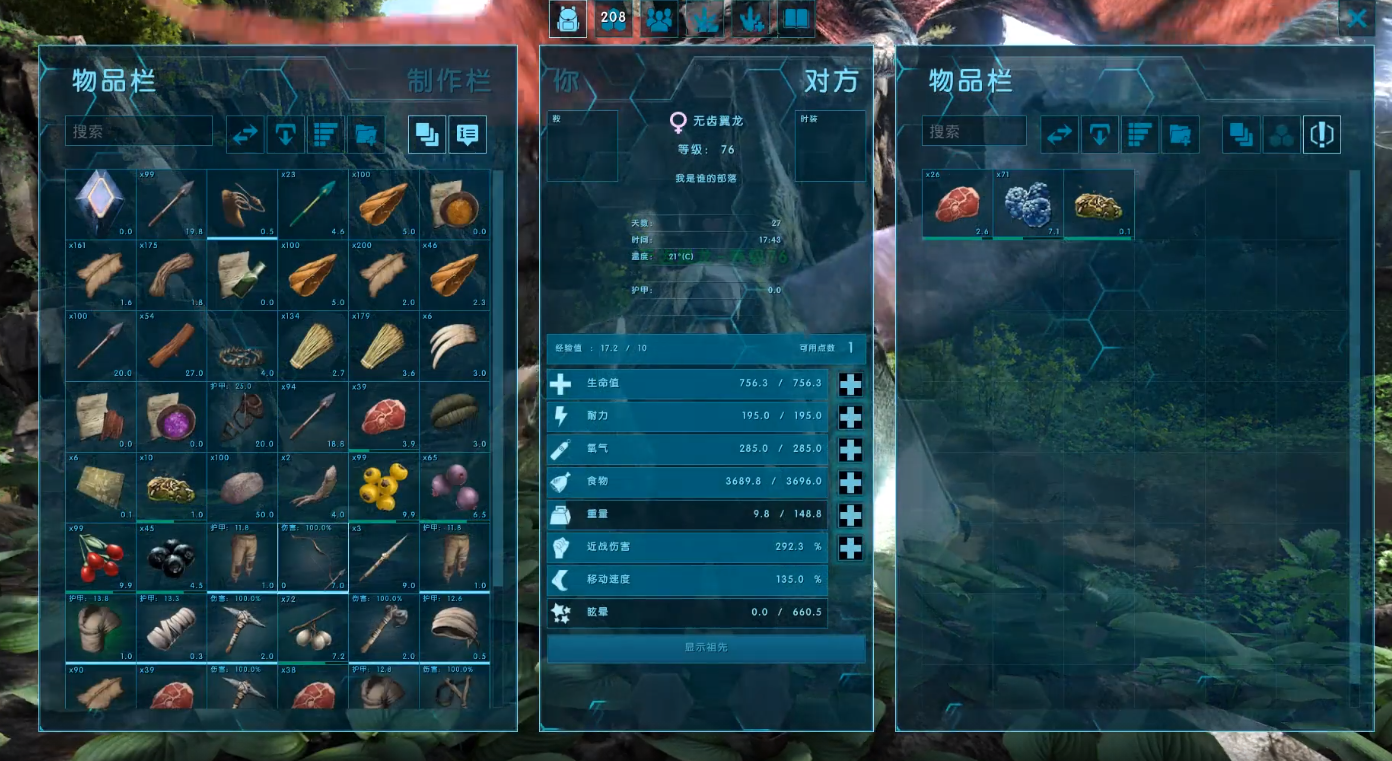The image size is (1392, 761).
Task: Pick the blue berries stack in creature inventory
Action: coord(1027,204)
